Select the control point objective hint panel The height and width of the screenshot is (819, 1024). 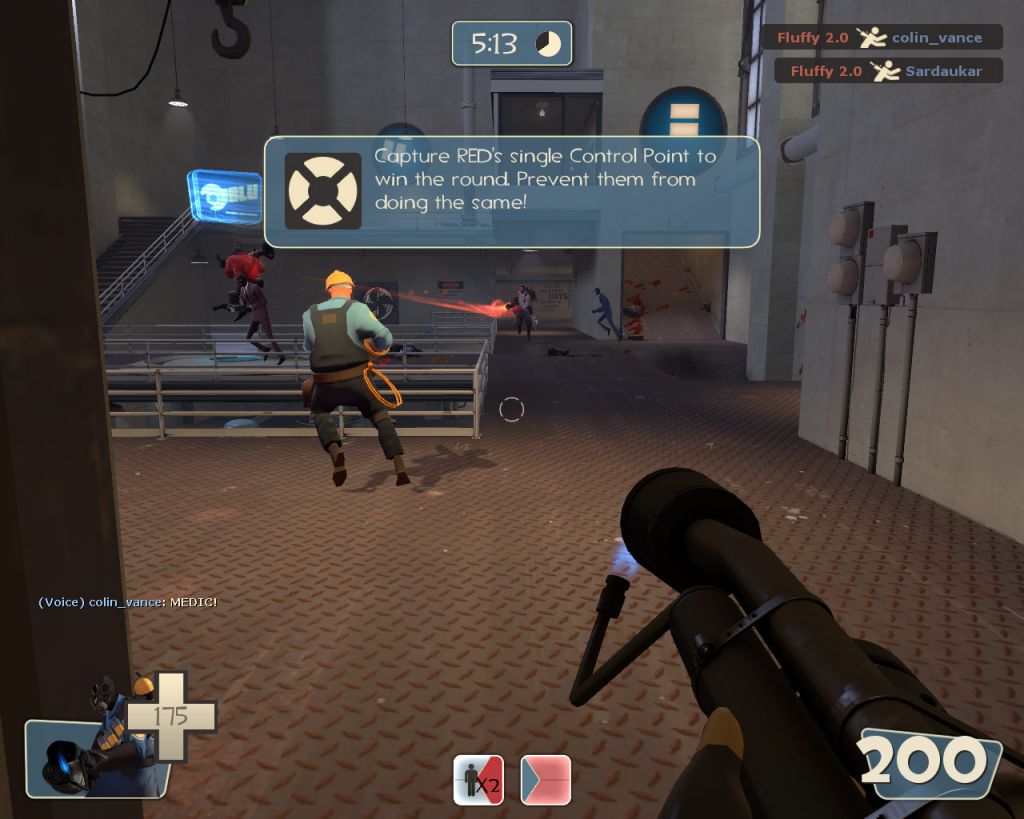(511, 191)
